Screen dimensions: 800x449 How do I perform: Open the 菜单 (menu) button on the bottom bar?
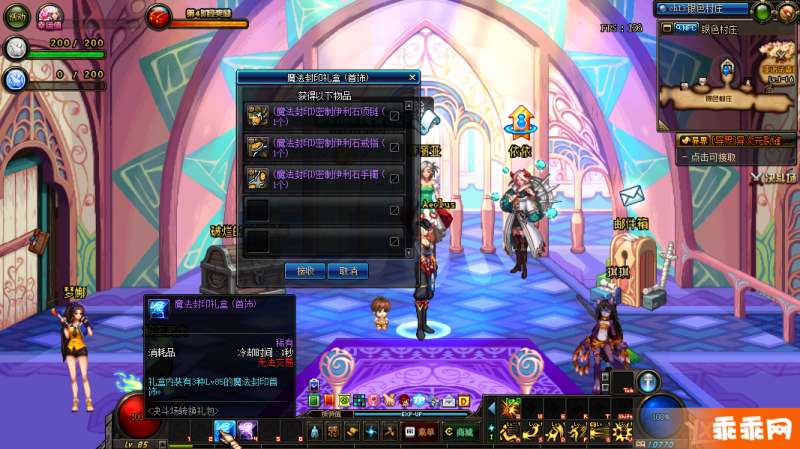[420, 431]
